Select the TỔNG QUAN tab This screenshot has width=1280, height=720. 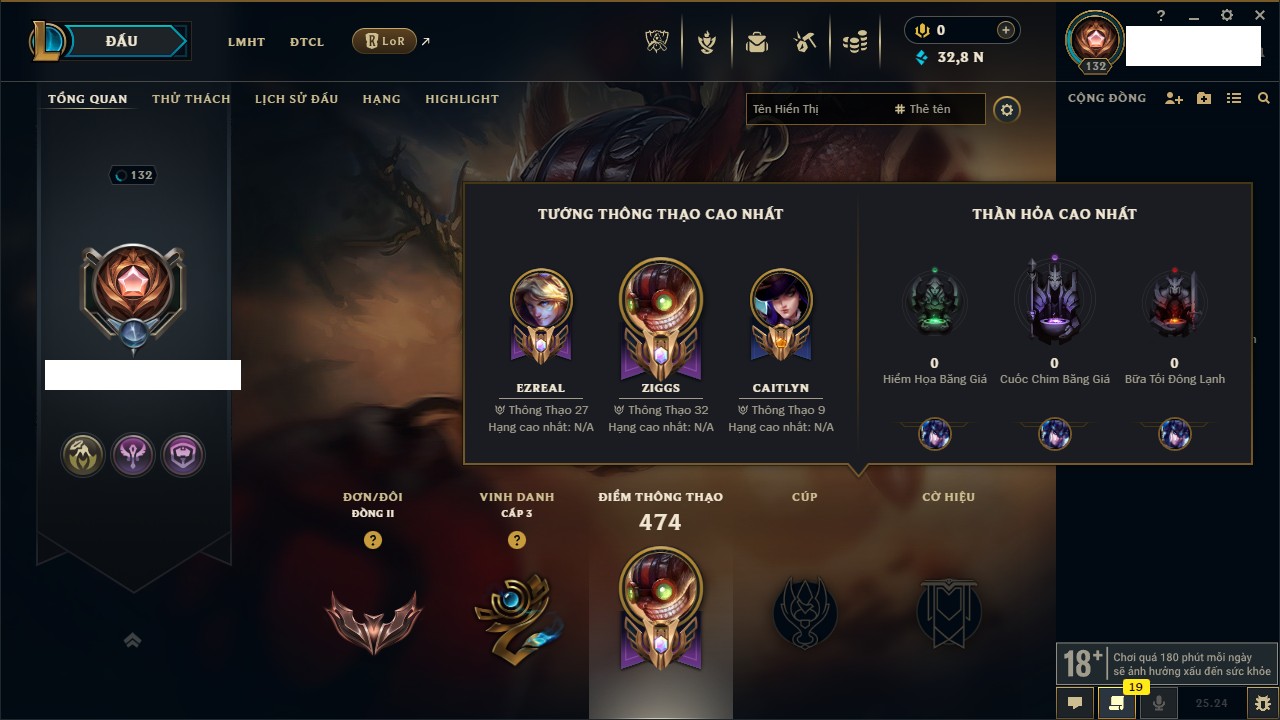[88, 99]
